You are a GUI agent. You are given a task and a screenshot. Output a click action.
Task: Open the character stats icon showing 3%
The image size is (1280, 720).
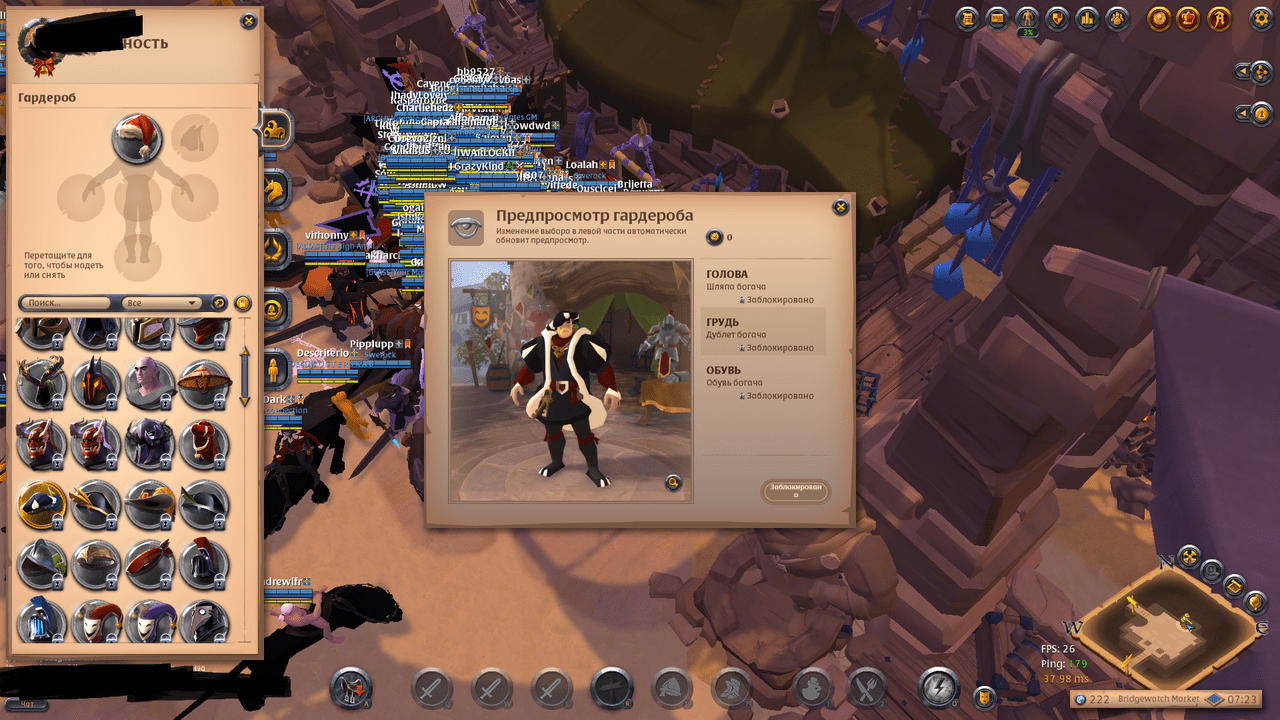[x=1027, y=18]
